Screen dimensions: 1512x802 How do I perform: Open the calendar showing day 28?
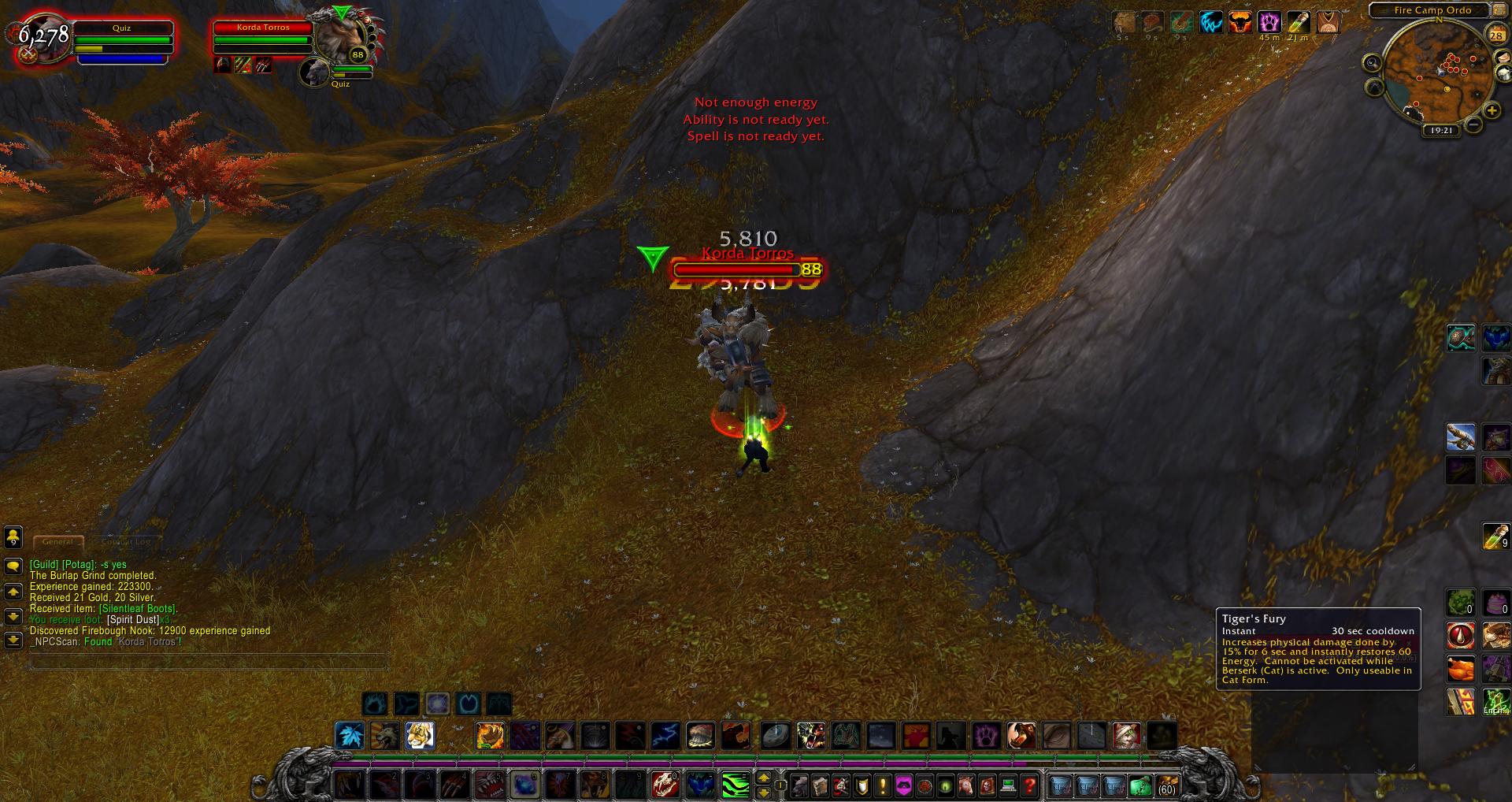pos(1496,35)
